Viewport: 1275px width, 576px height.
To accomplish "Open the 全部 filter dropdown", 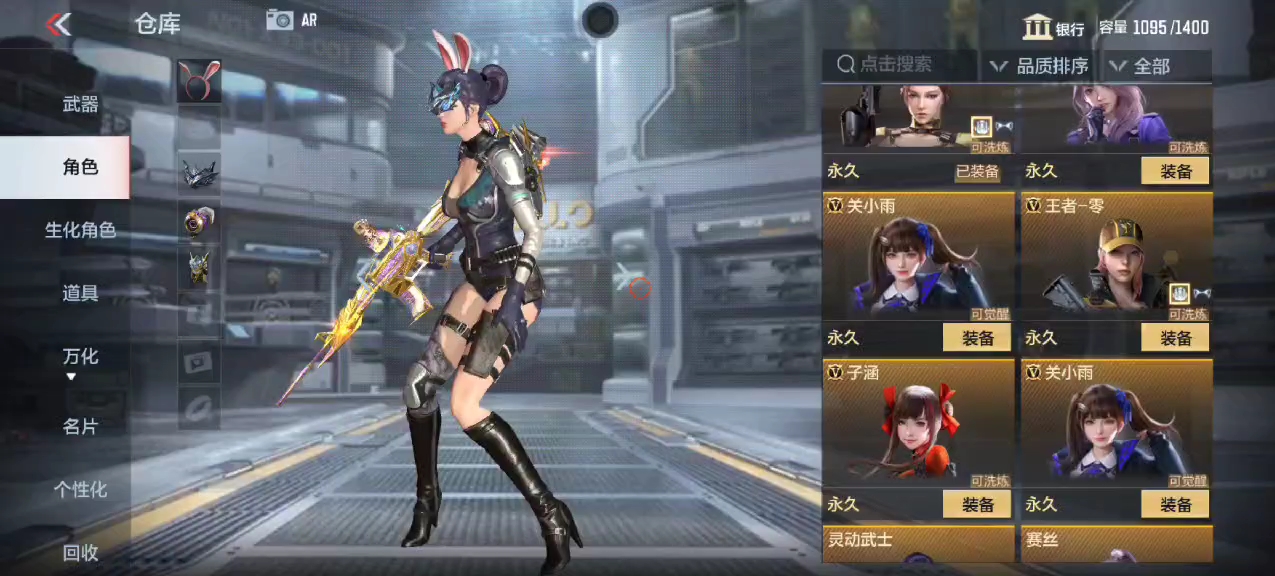I will pyautogui.click(x=1156, y=66).
